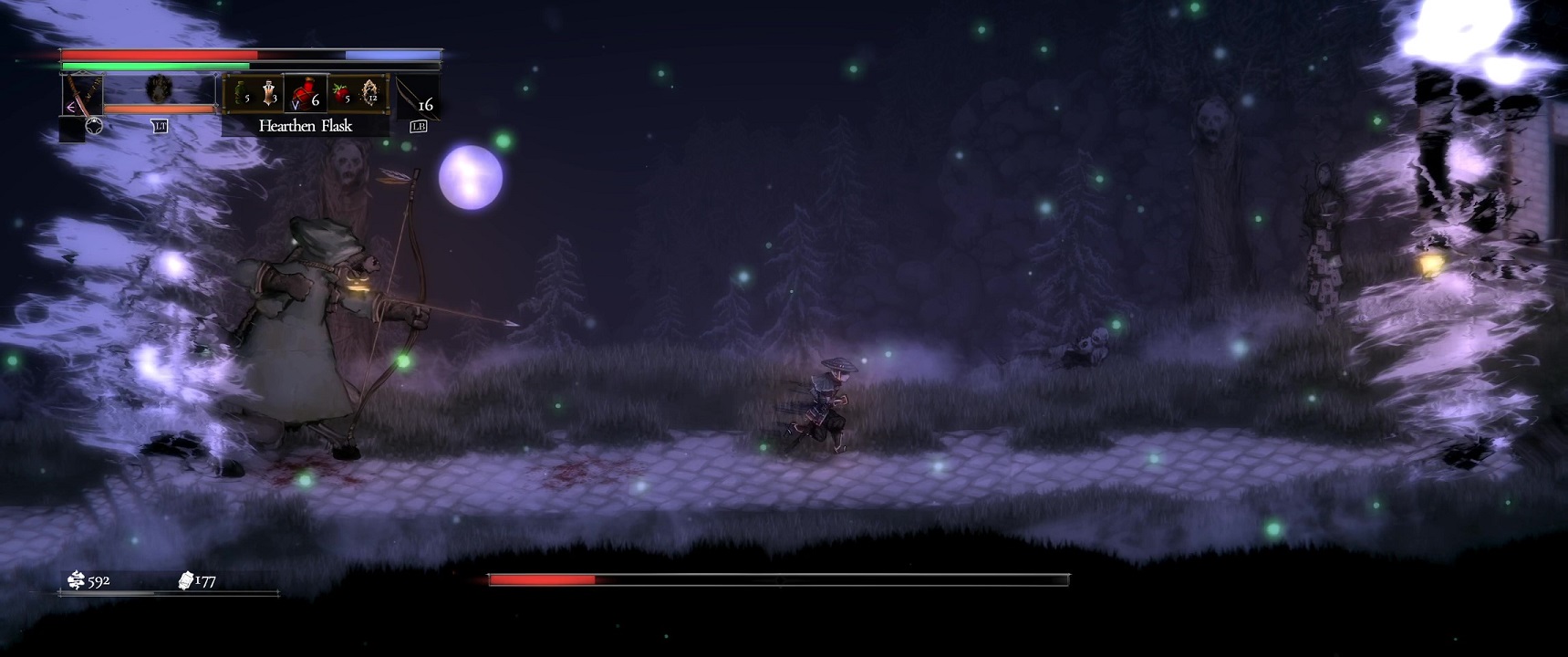Select the green herb bundle item slot
The height and width of the screenshot is (657, 1568).
pos(241,93)
